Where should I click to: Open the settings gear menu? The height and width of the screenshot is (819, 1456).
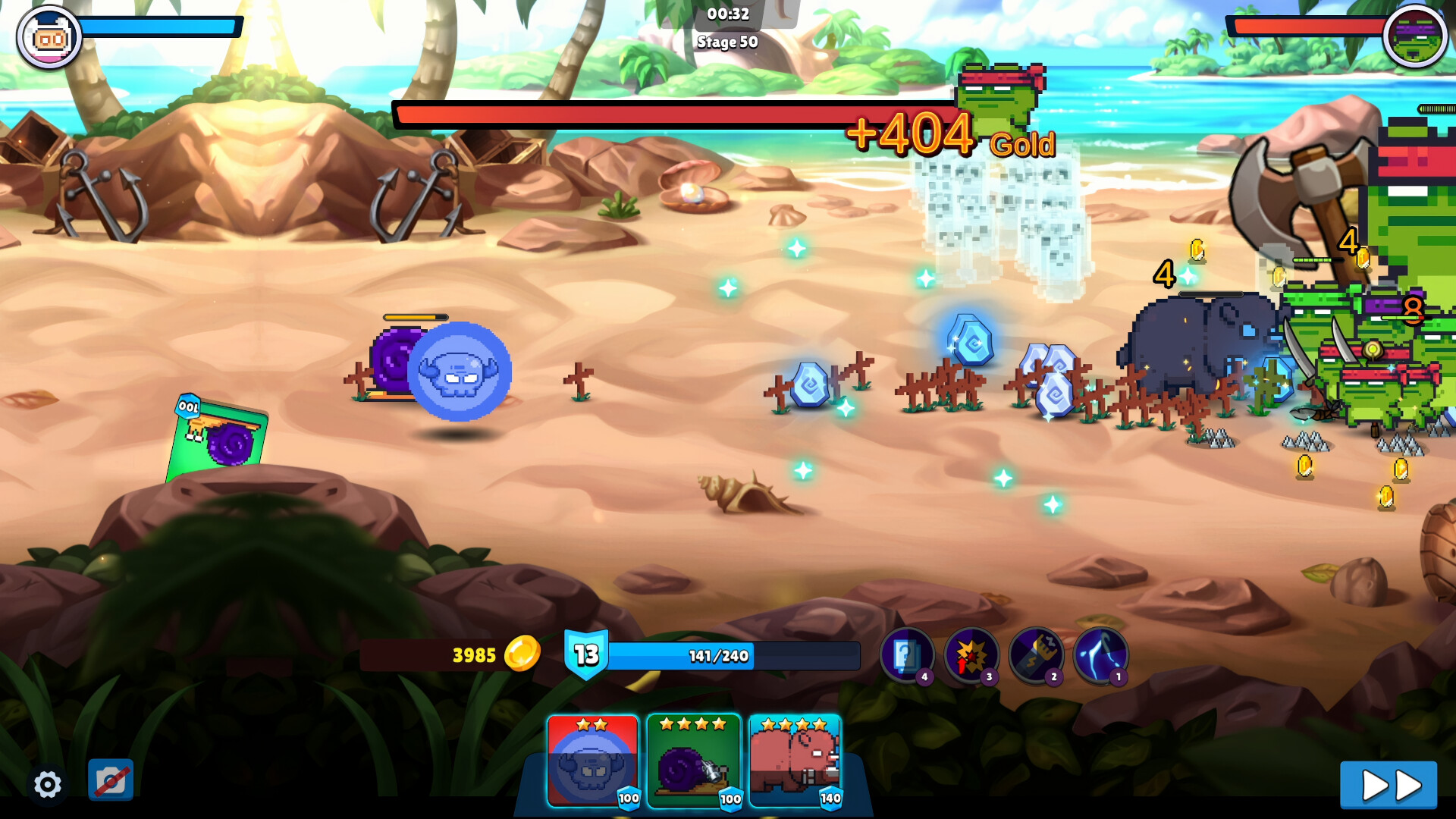pyautogui.click(x=47, y=784)
